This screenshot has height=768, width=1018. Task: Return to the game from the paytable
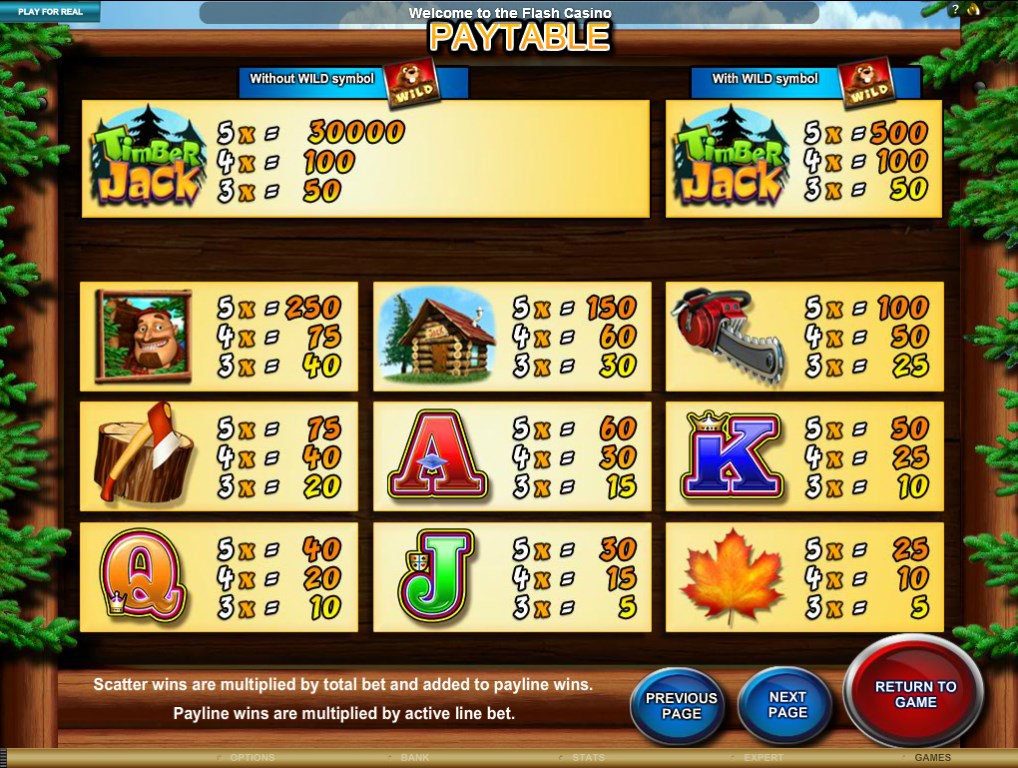[x=914, y=694]
